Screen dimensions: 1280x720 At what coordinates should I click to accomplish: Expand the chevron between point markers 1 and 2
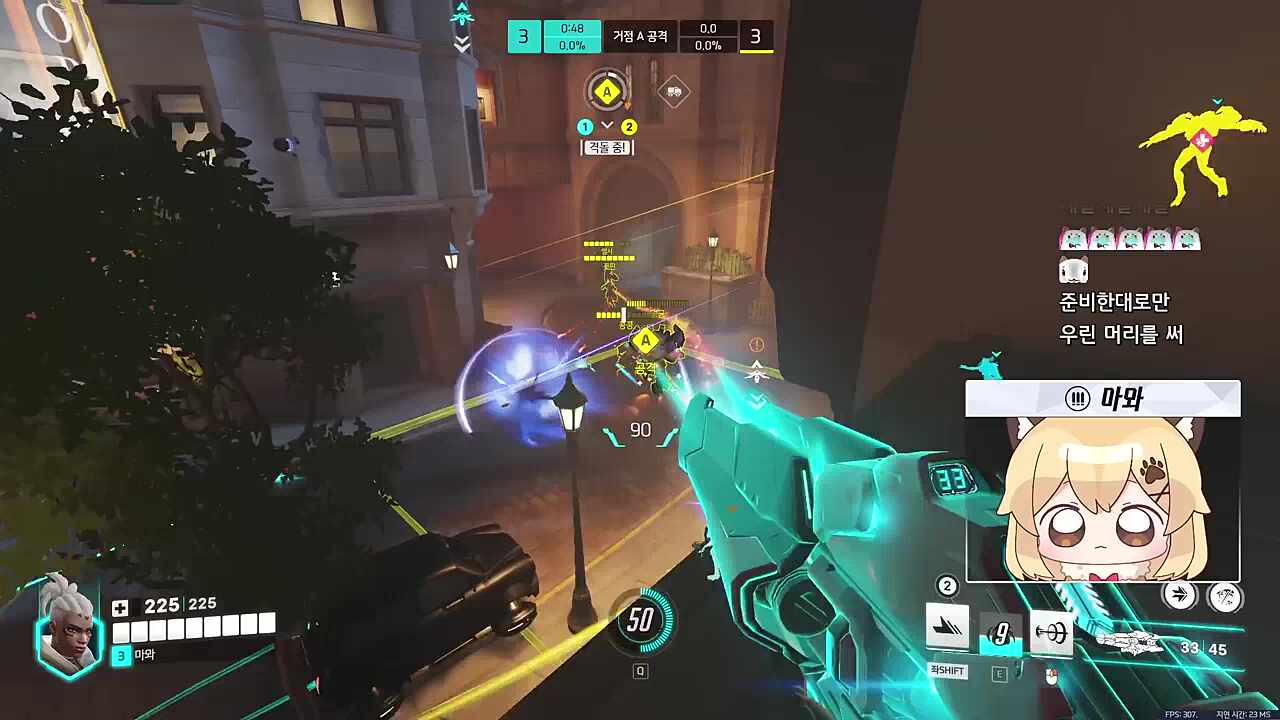(x=607, y=126)
